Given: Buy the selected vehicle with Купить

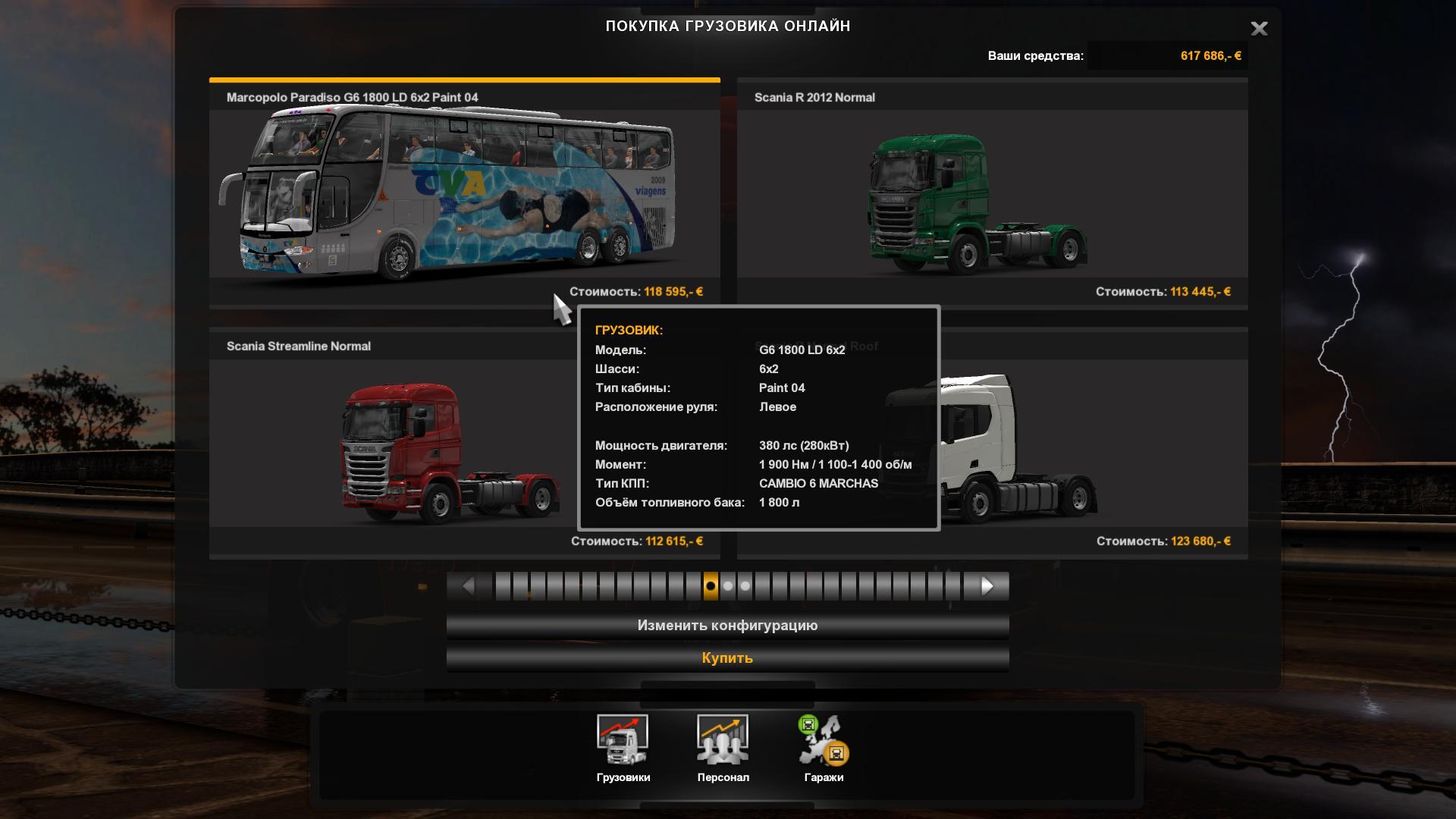Looking at the screenshot, I should (x=727, y=658).
